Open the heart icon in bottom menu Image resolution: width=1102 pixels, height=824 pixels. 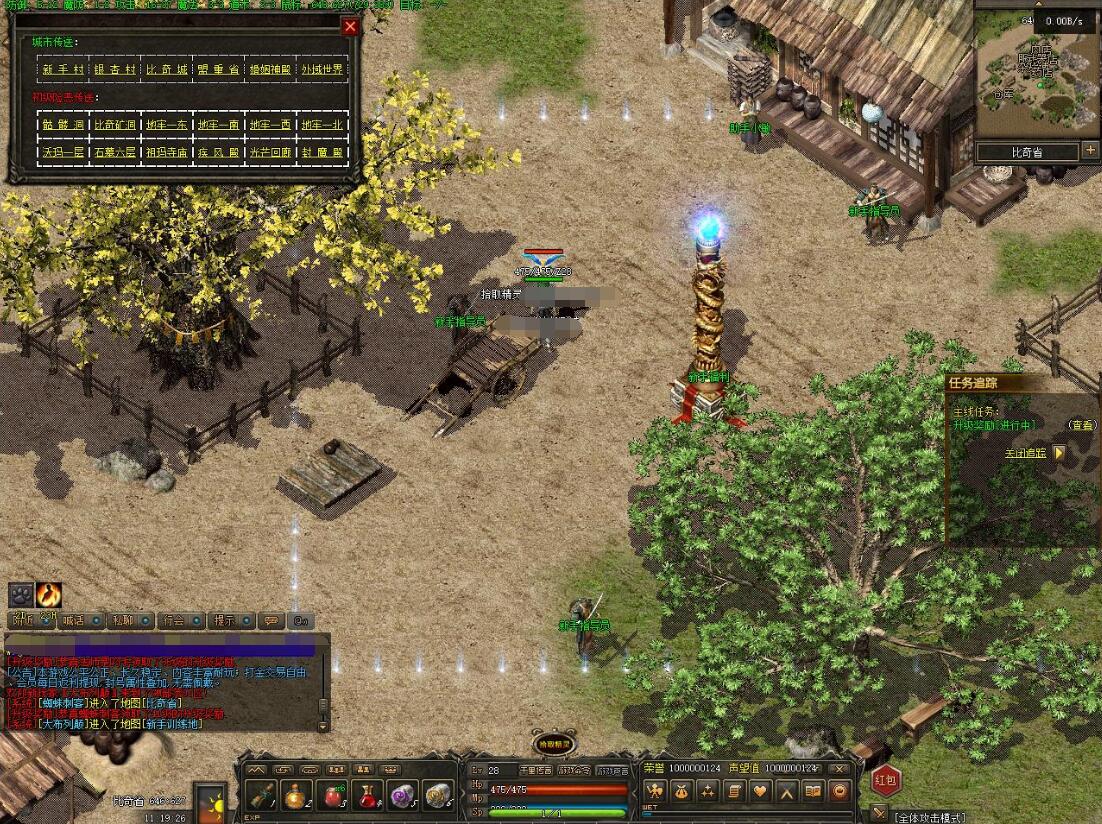(760, 791)
